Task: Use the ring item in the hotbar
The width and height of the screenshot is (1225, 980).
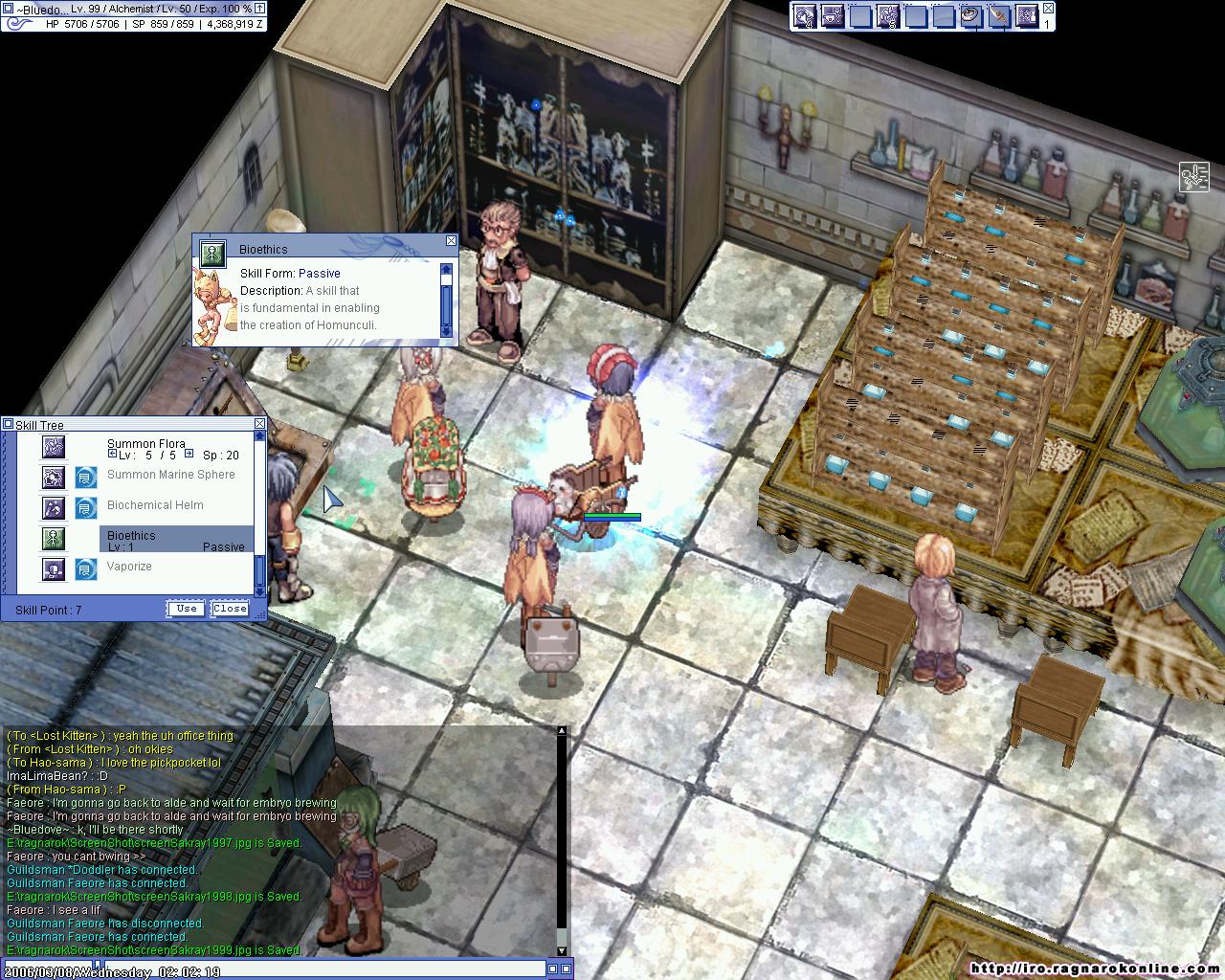Action: pyautogui.click(x=970, y=16)
